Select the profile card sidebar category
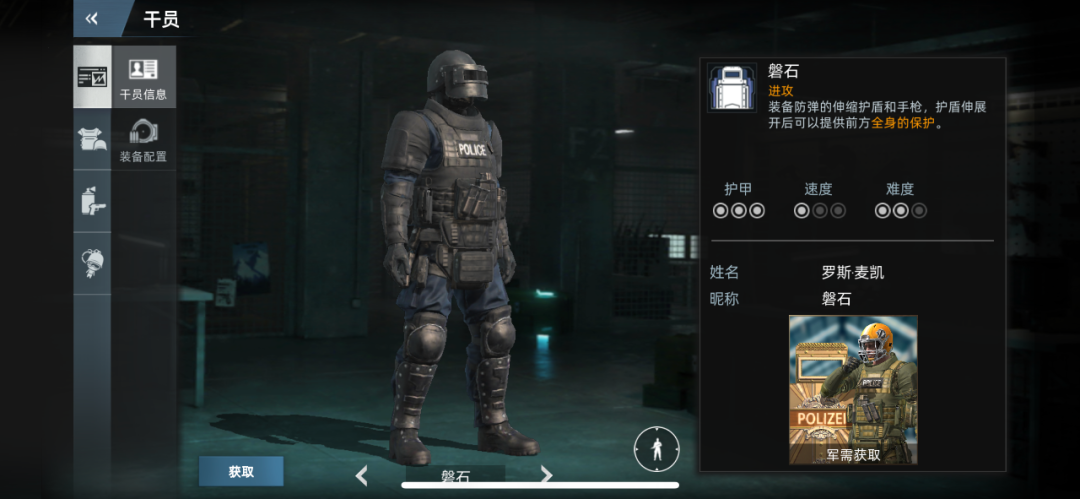1080x499 pixels. (92, 77)
